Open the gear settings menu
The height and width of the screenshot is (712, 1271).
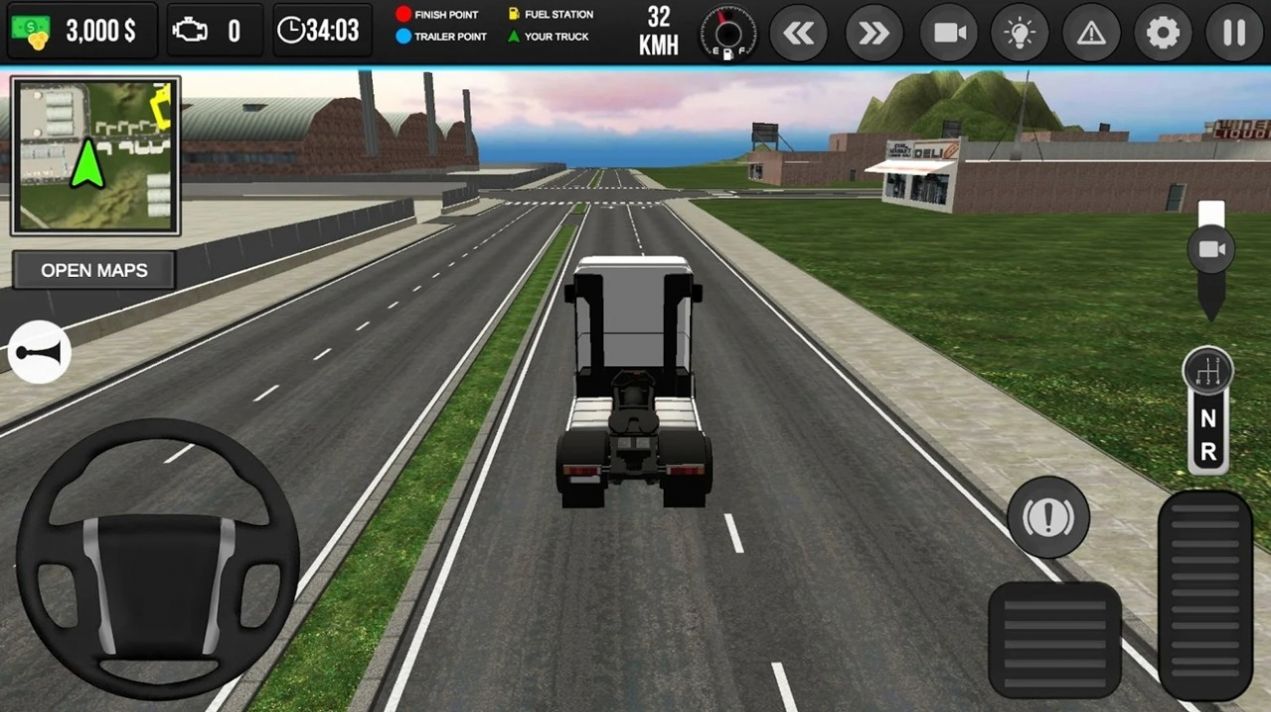(1163, 33)
